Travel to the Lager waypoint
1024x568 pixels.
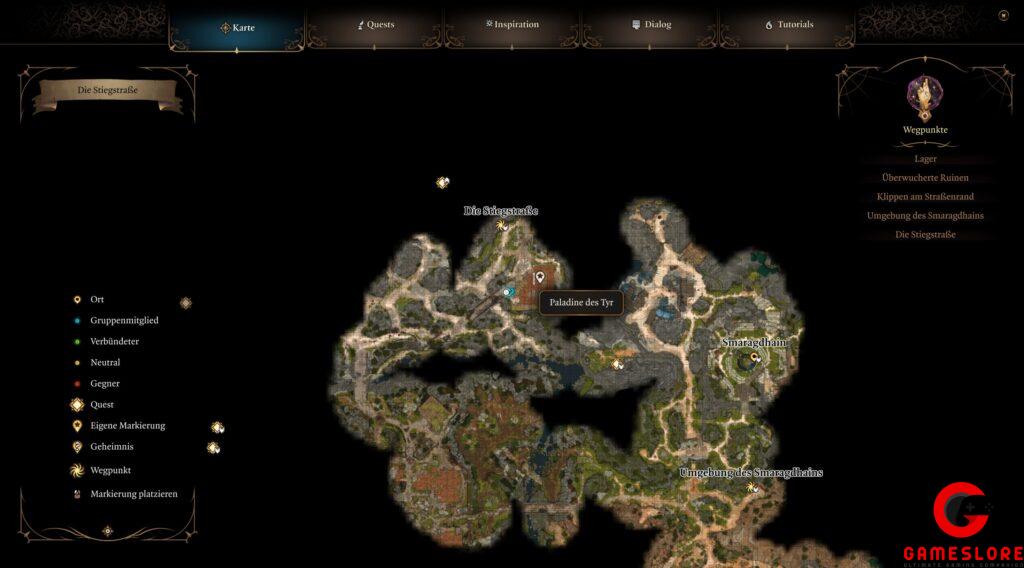[925, 159]
